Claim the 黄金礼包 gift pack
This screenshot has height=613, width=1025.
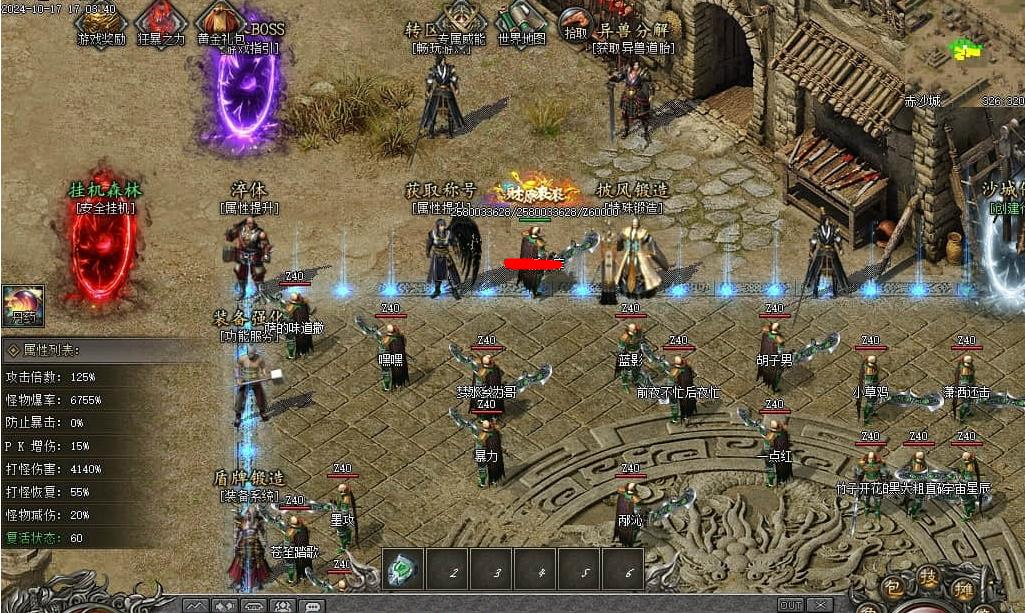pos(220,20)
